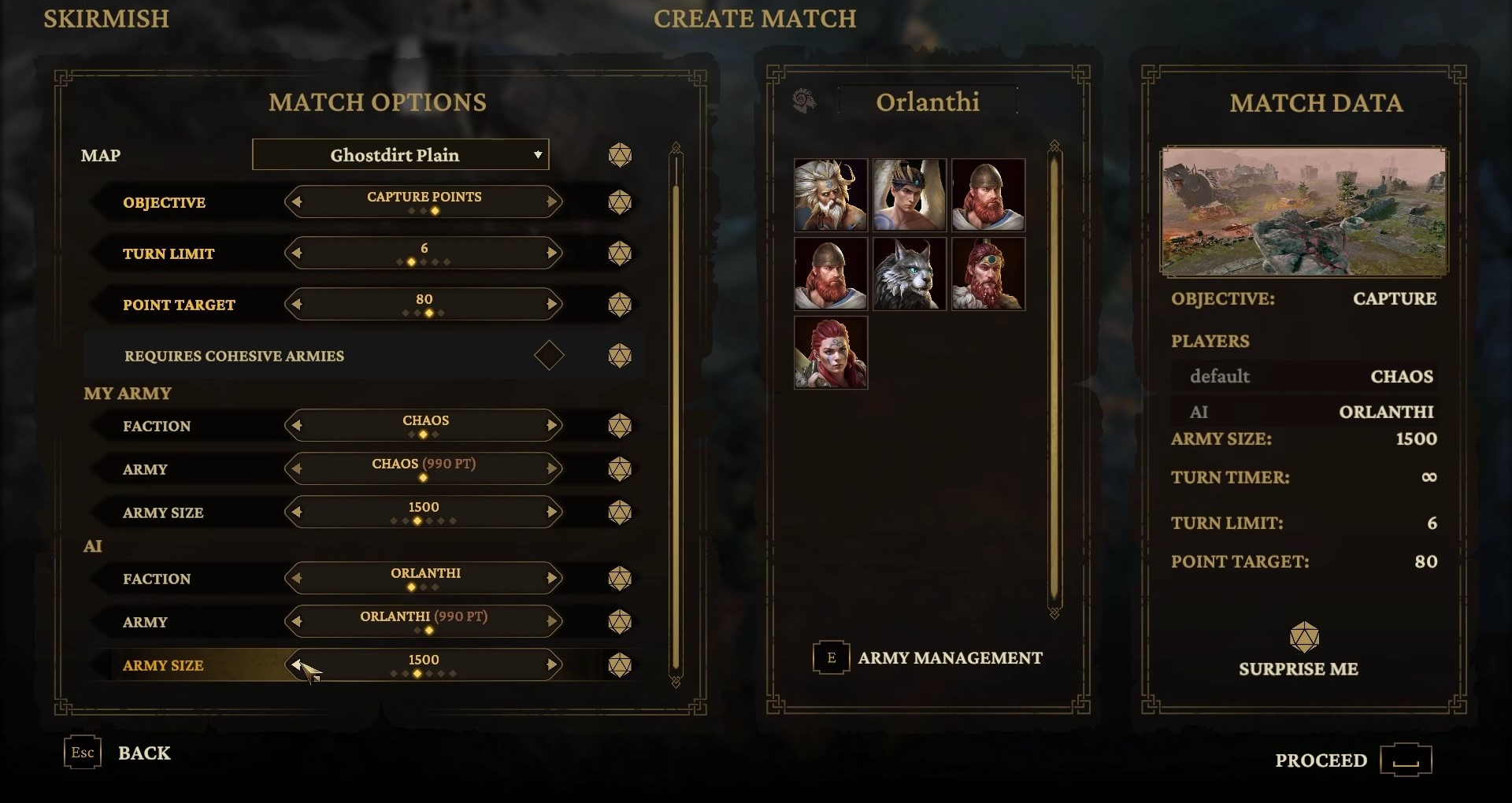Lower the AI army size
Screen dimensions: 1512x803
(x=296, y=665)
